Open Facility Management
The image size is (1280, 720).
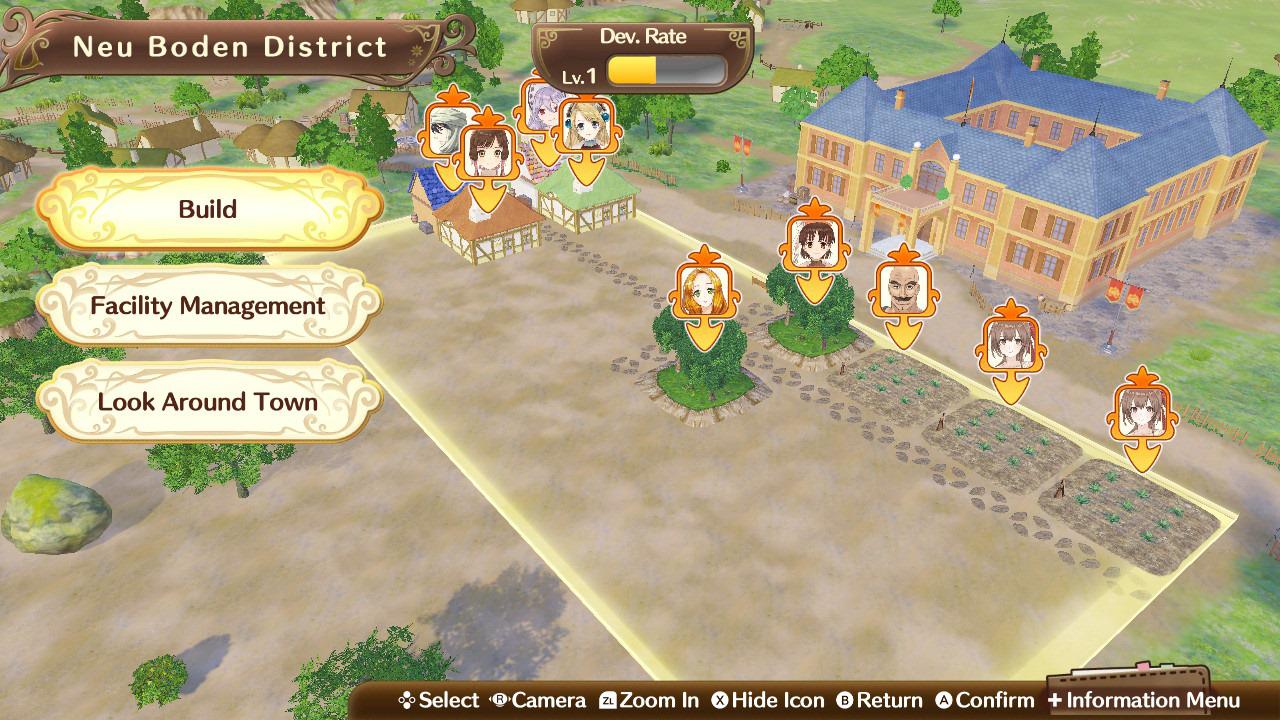pyautogui.click(x=208, y=305)
